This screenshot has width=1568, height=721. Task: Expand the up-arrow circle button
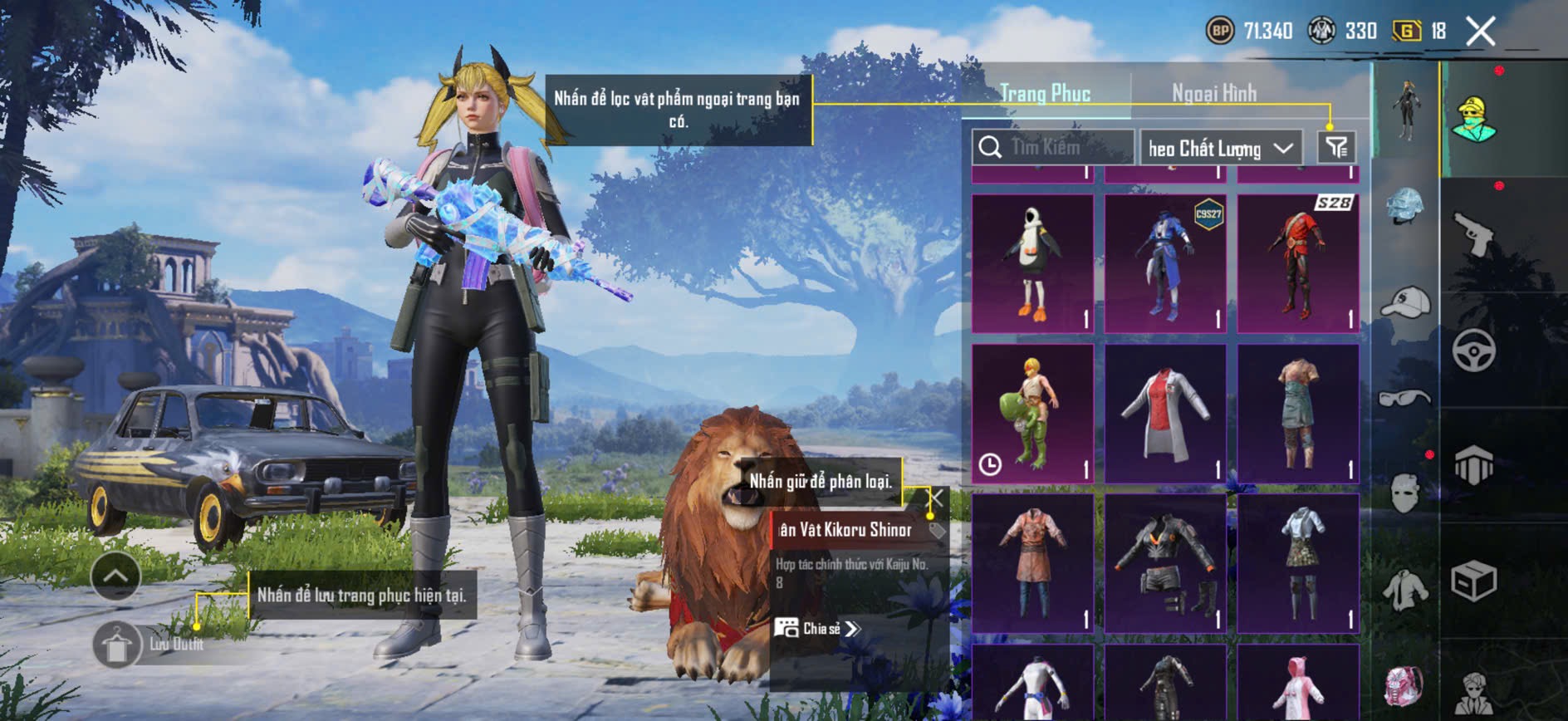coord(115,576)
